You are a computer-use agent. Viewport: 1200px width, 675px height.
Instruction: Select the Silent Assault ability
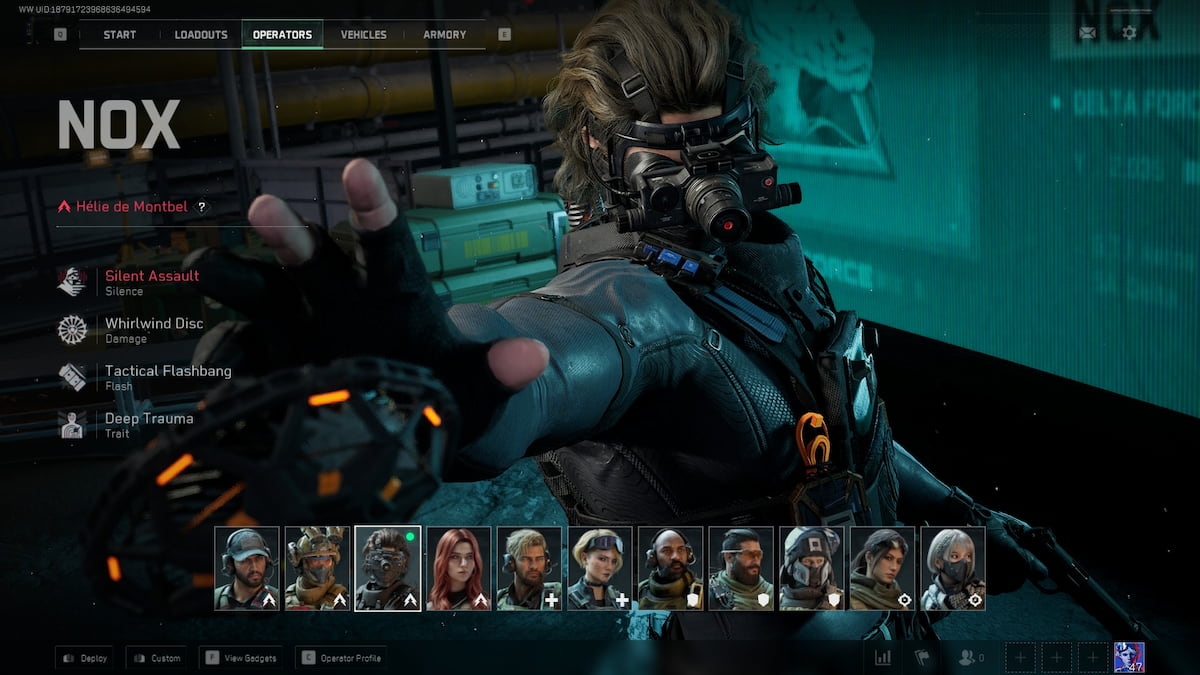(151, 277)
